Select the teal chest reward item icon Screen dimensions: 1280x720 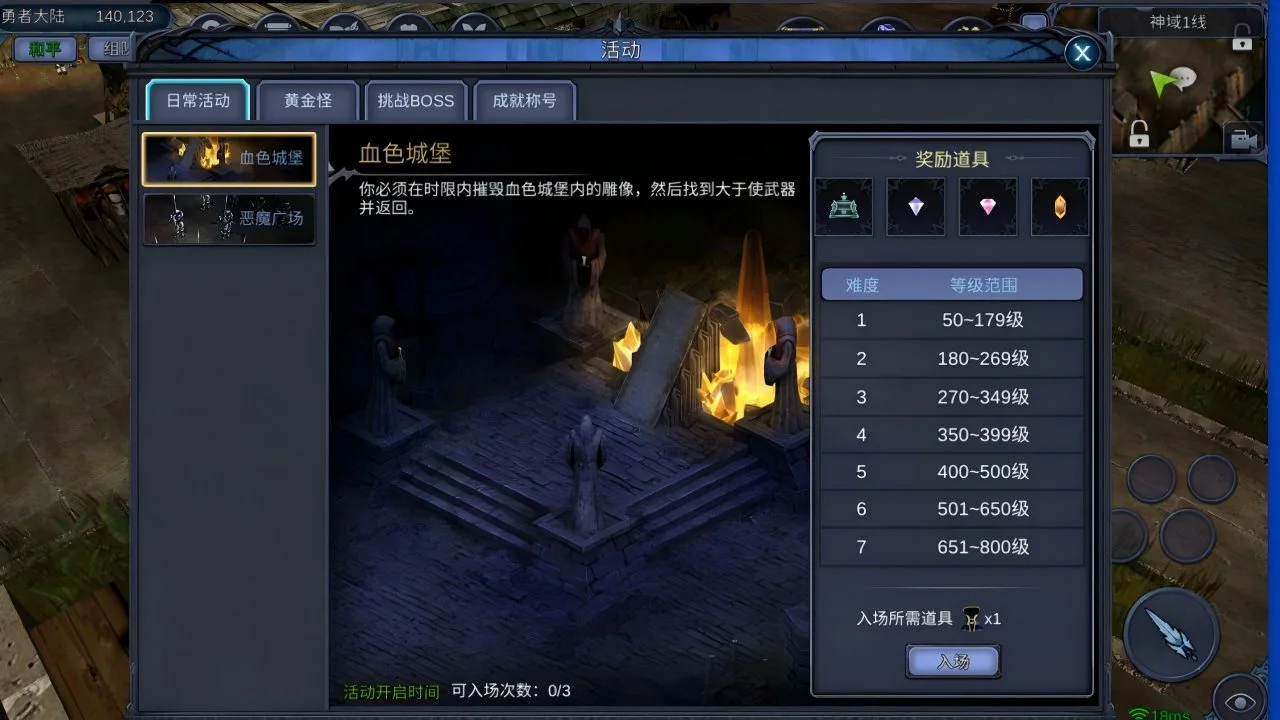(843, 206)
